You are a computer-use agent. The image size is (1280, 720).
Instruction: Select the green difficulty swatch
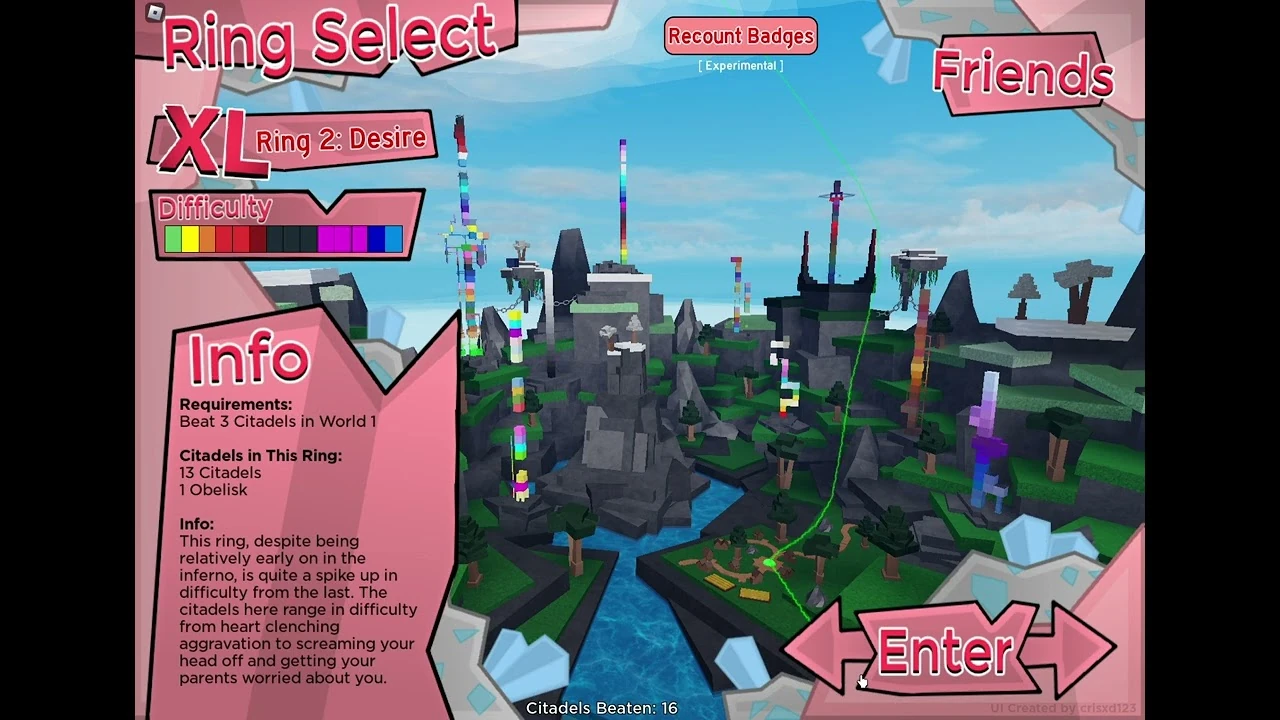(176, 238)
